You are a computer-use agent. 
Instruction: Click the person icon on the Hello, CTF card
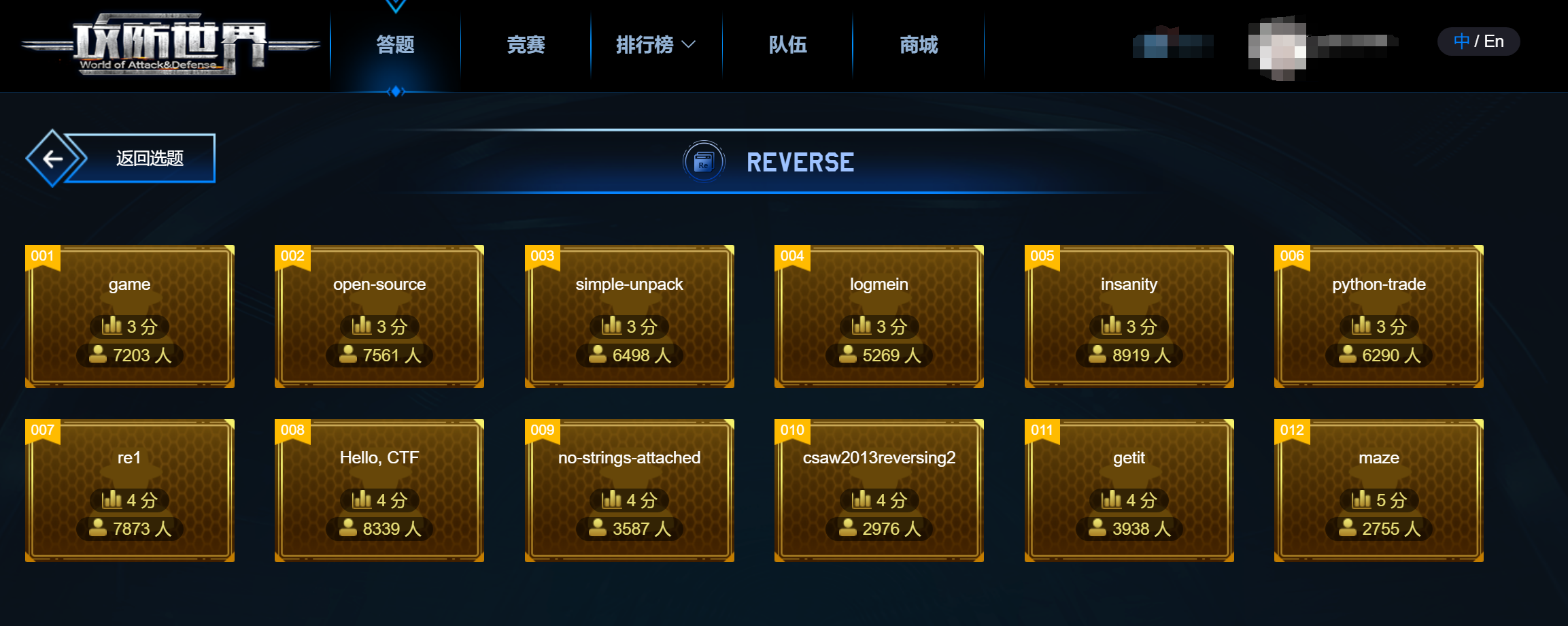point(348,528)
